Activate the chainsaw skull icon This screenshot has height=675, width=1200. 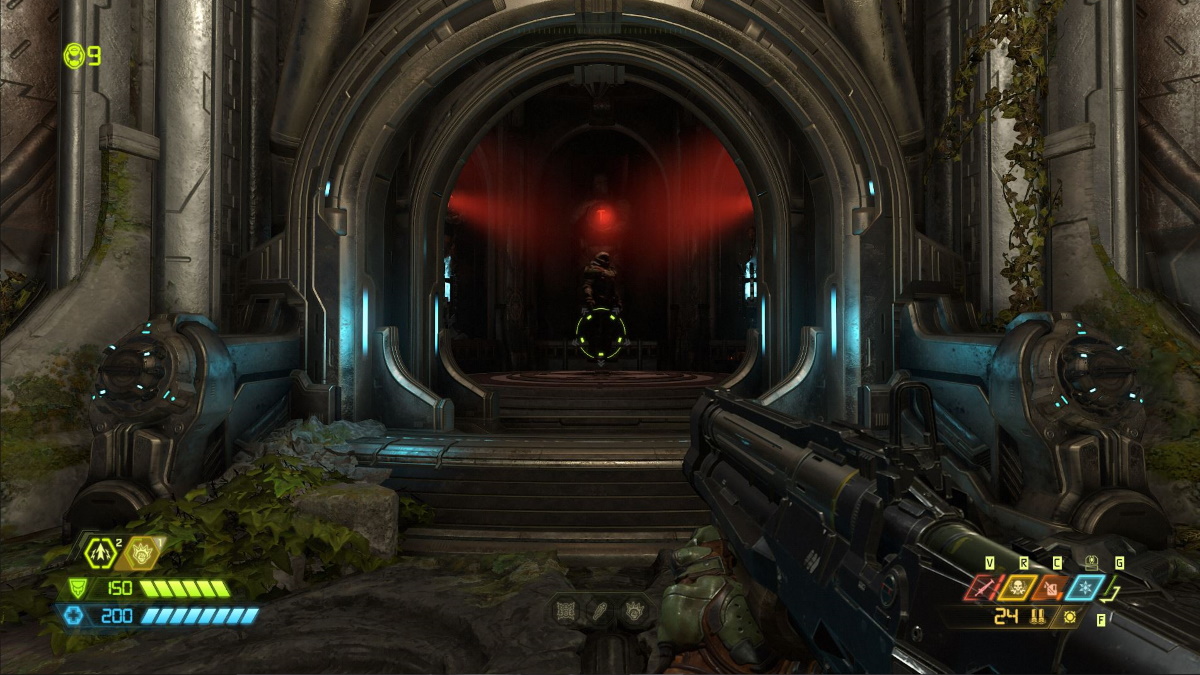click(x=1016, y=587)
